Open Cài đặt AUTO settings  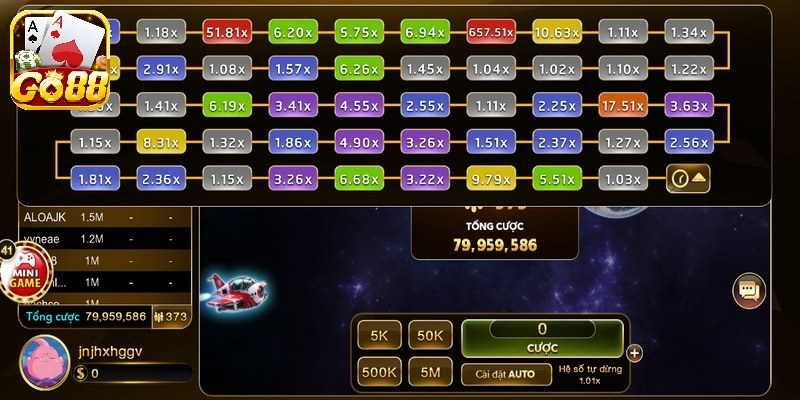[x=505, y=374]
